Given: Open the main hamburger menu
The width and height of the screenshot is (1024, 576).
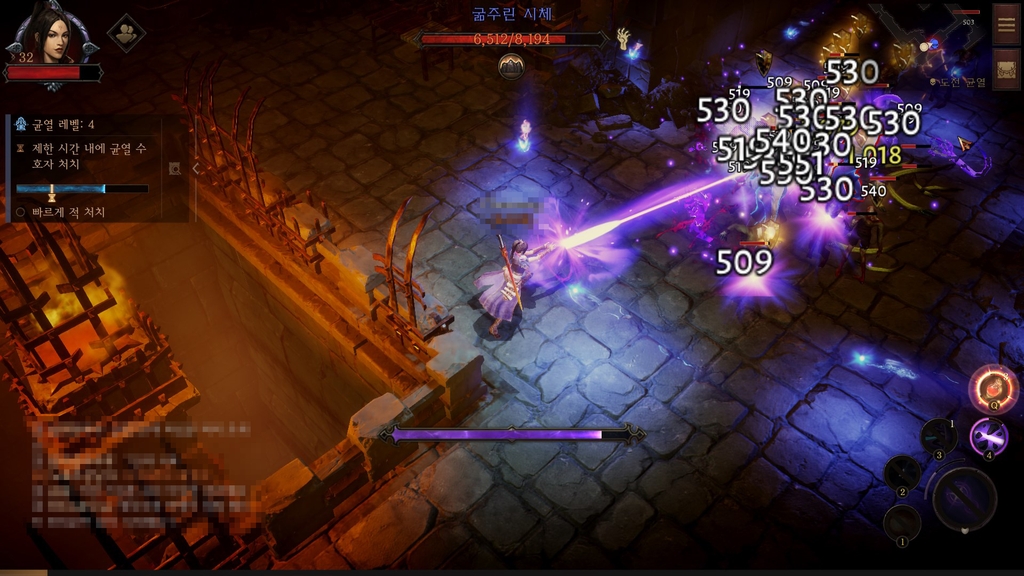Looking at the screenshot, I should 1006,23.
